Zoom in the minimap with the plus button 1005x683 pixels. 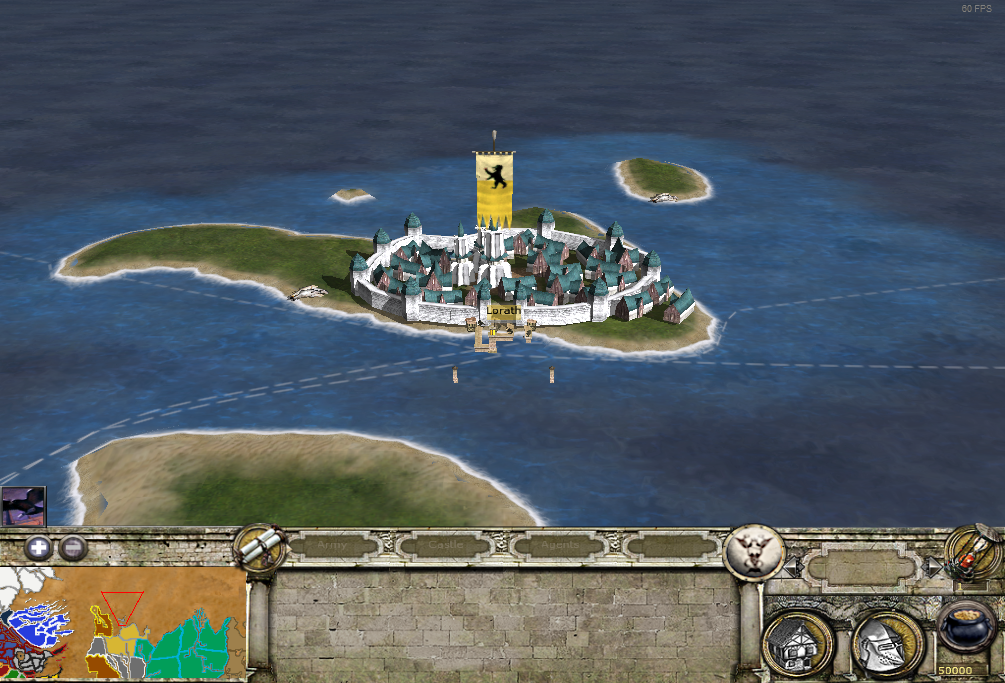coord(39,548)
